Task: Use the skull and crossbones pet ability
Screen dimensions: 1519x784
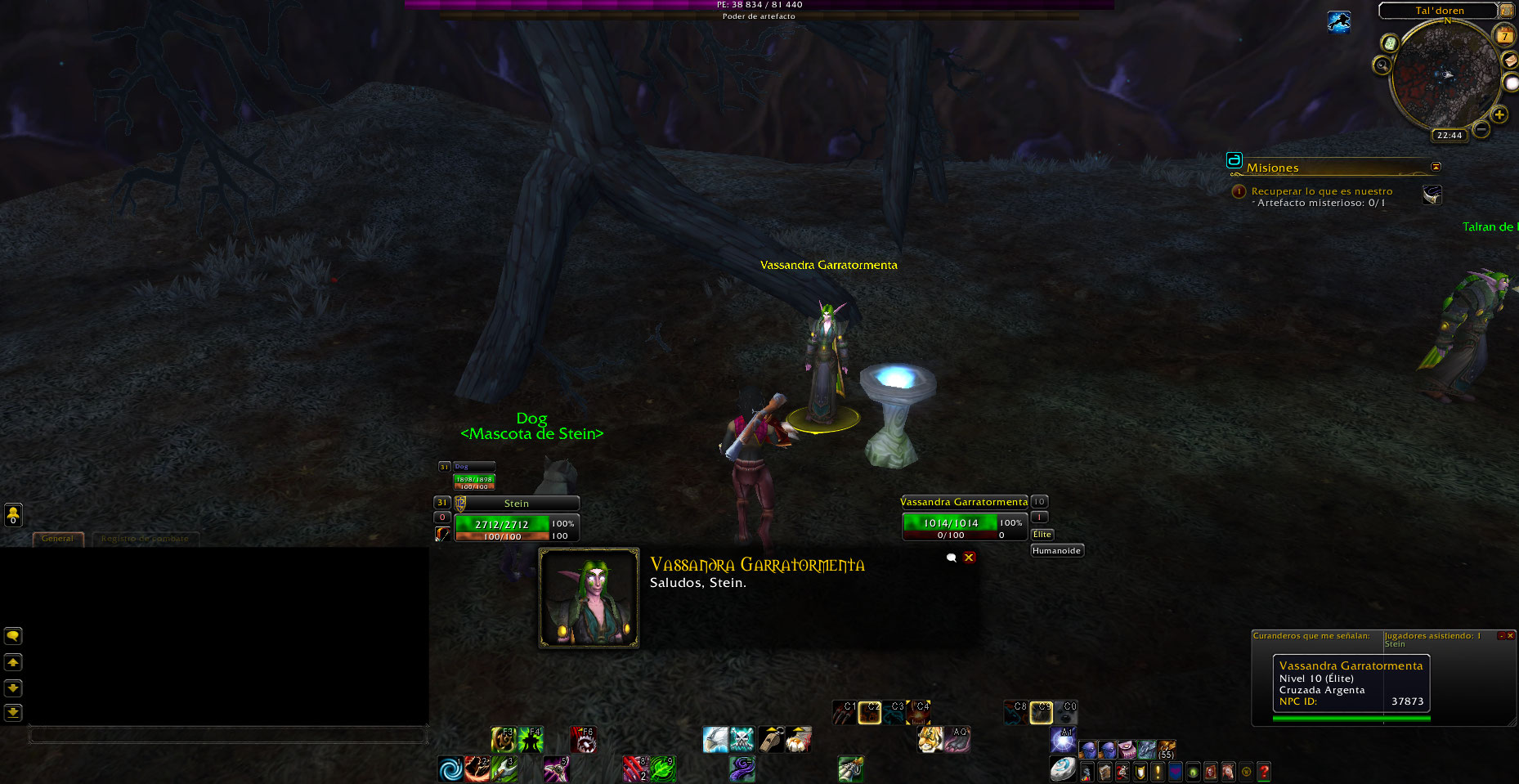Action: coord(742,739)
